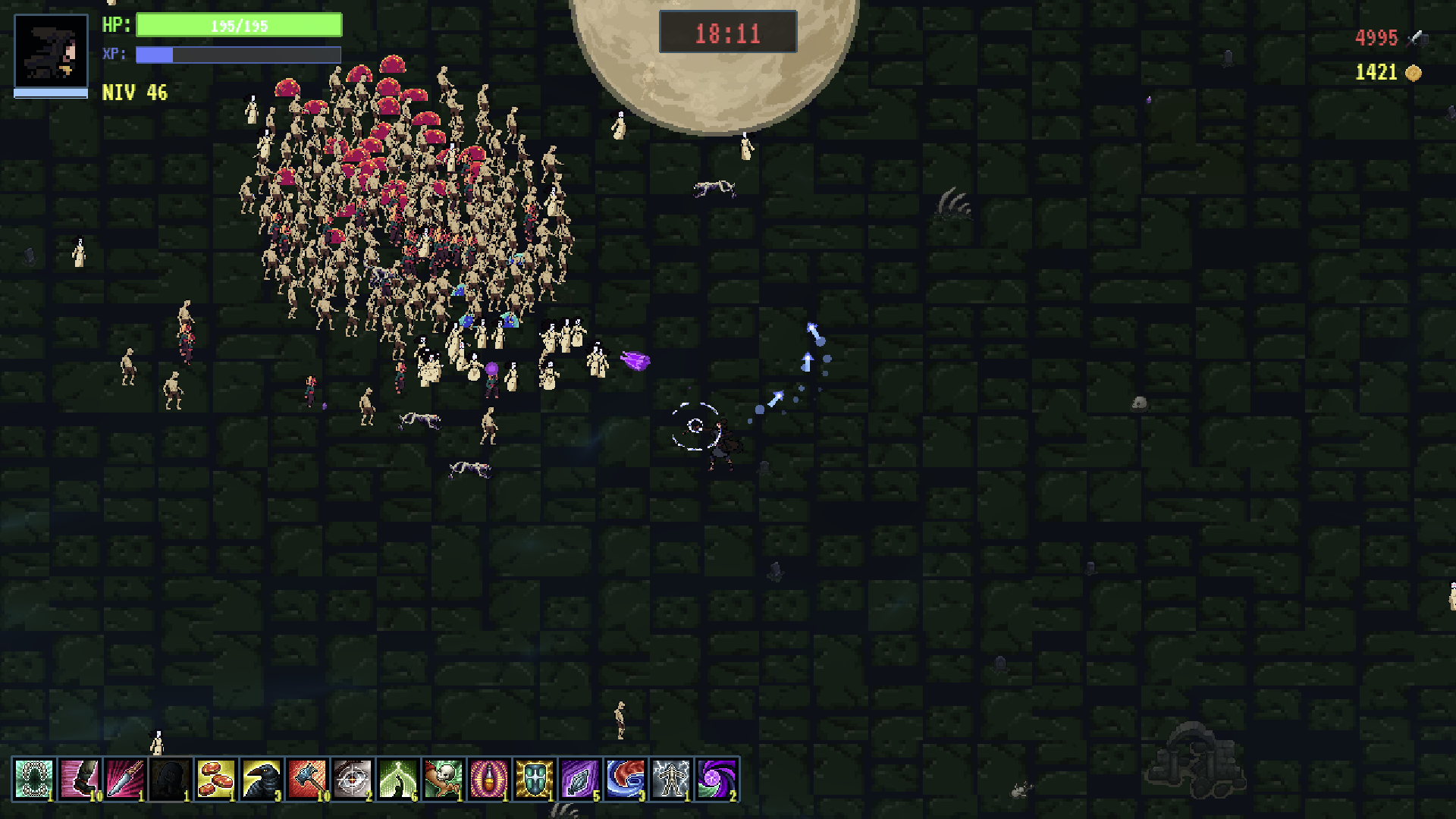The image size is (1456, 819).
Task: Select the black crow ability icon
Action: 262,779
